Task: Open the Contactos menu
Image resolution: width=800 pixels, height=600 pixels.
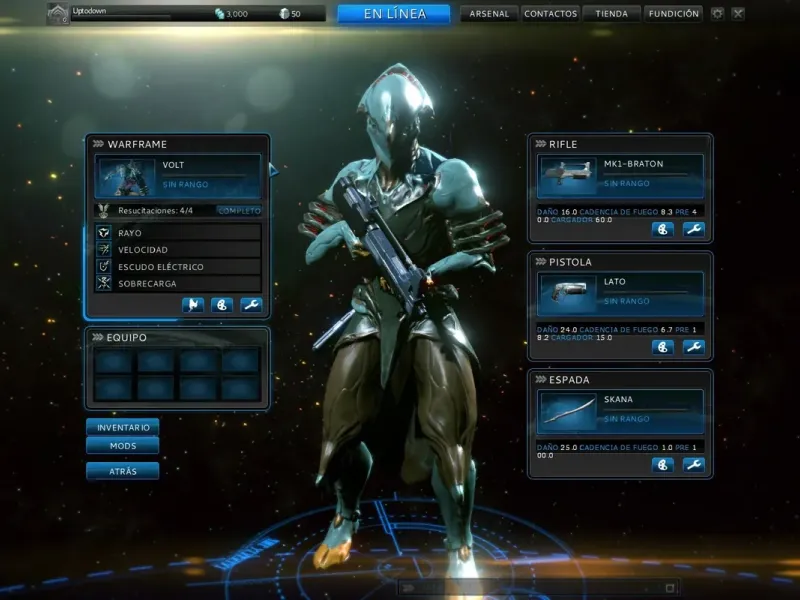Action: [550, 14]
